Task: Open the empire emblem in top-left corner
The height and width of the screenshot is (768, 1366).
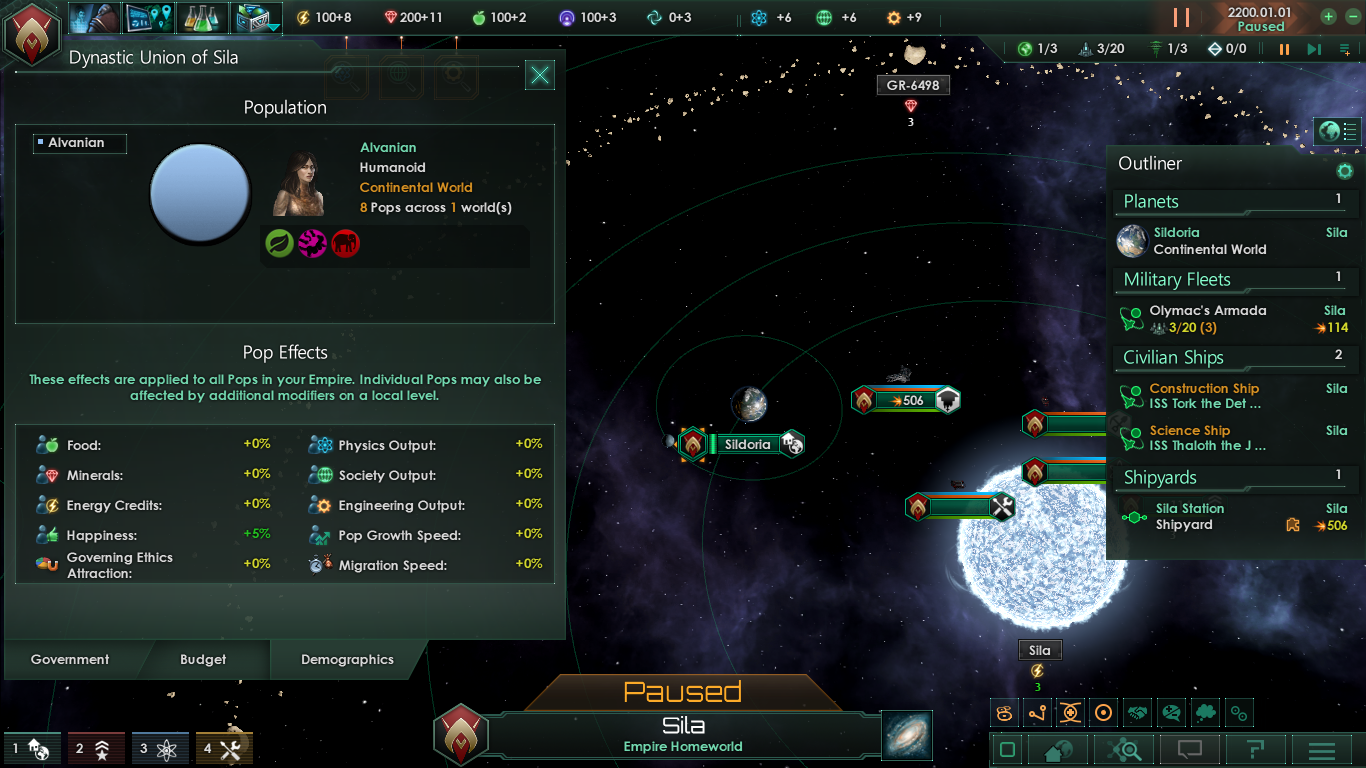Action: (x=32, y=32)
